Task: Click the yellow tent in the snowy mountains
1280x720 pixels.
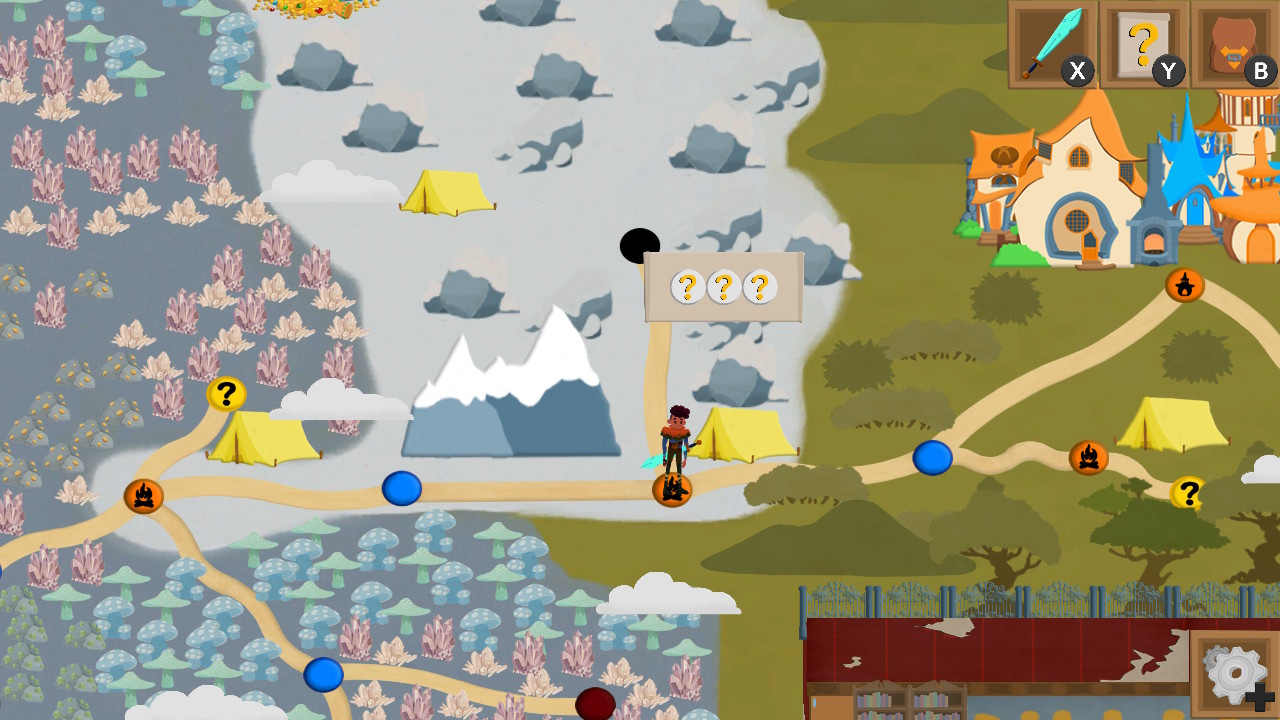Action: pyautogui.click(x=449, y=192)
